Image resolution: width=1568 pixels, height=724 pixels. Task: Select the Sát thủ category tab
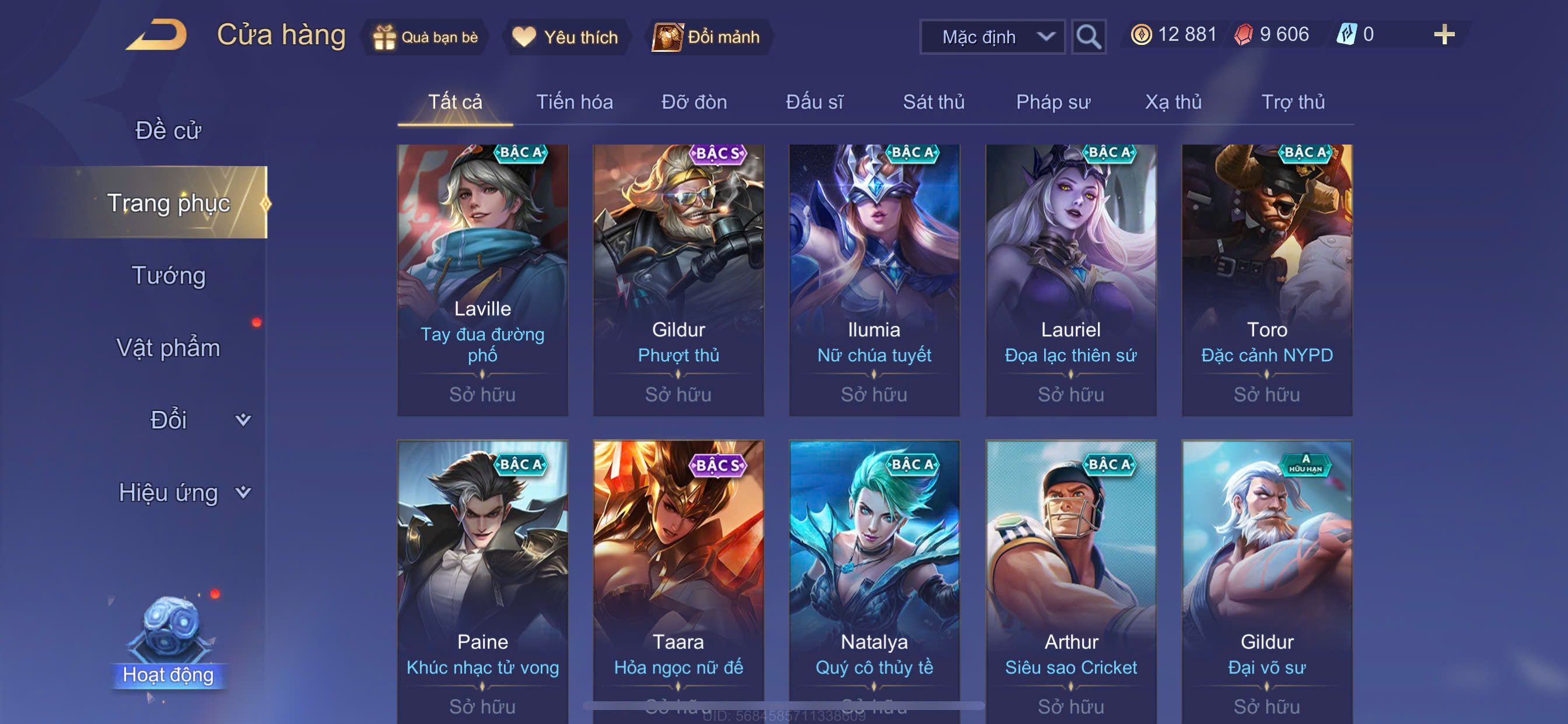pos(933,101)
